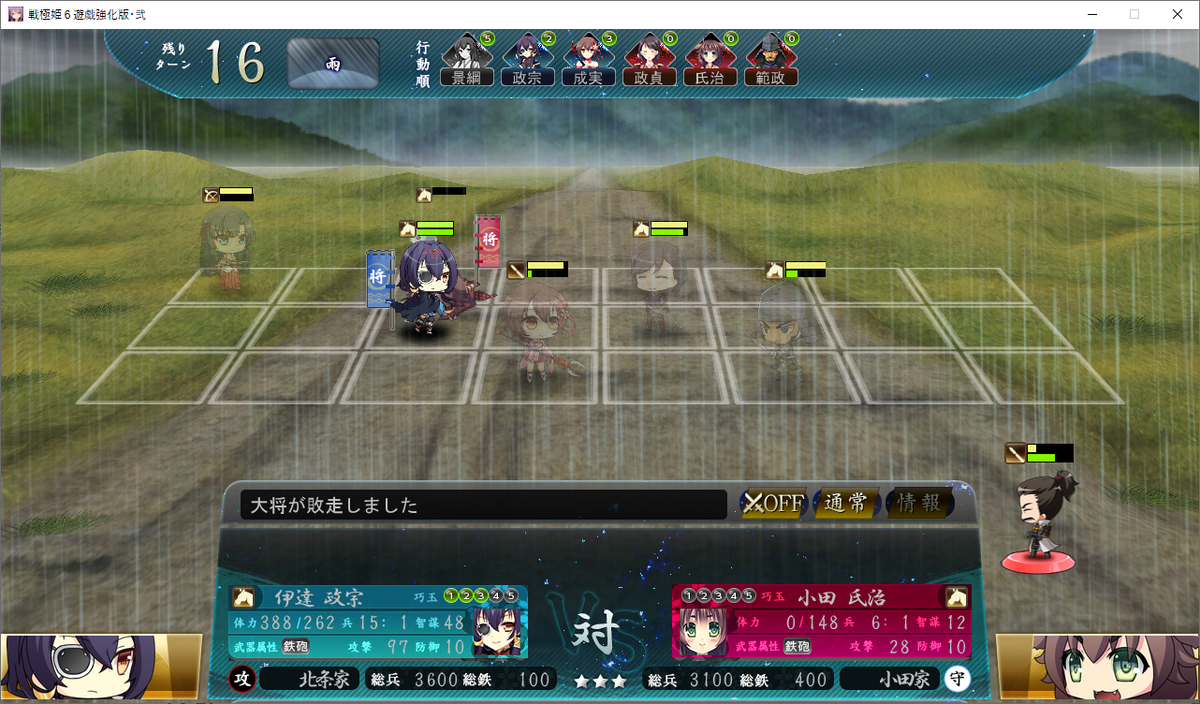Open the 情報 info button
This screenshot has width=1200, height=704.
pos(919,503)
